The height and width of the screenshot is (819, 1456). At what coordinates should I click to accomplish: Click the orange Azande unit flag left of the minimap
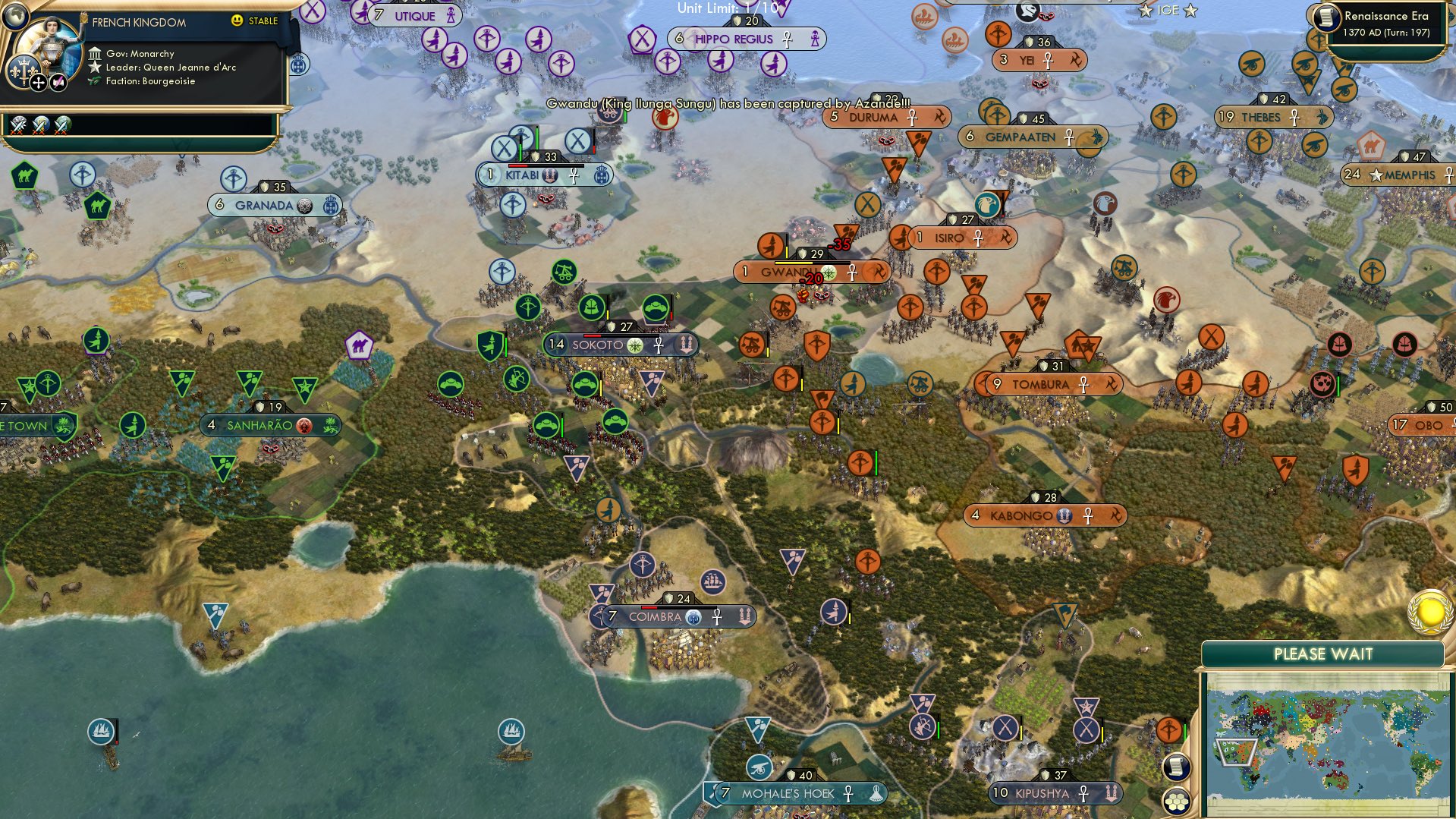point(1168,729)
